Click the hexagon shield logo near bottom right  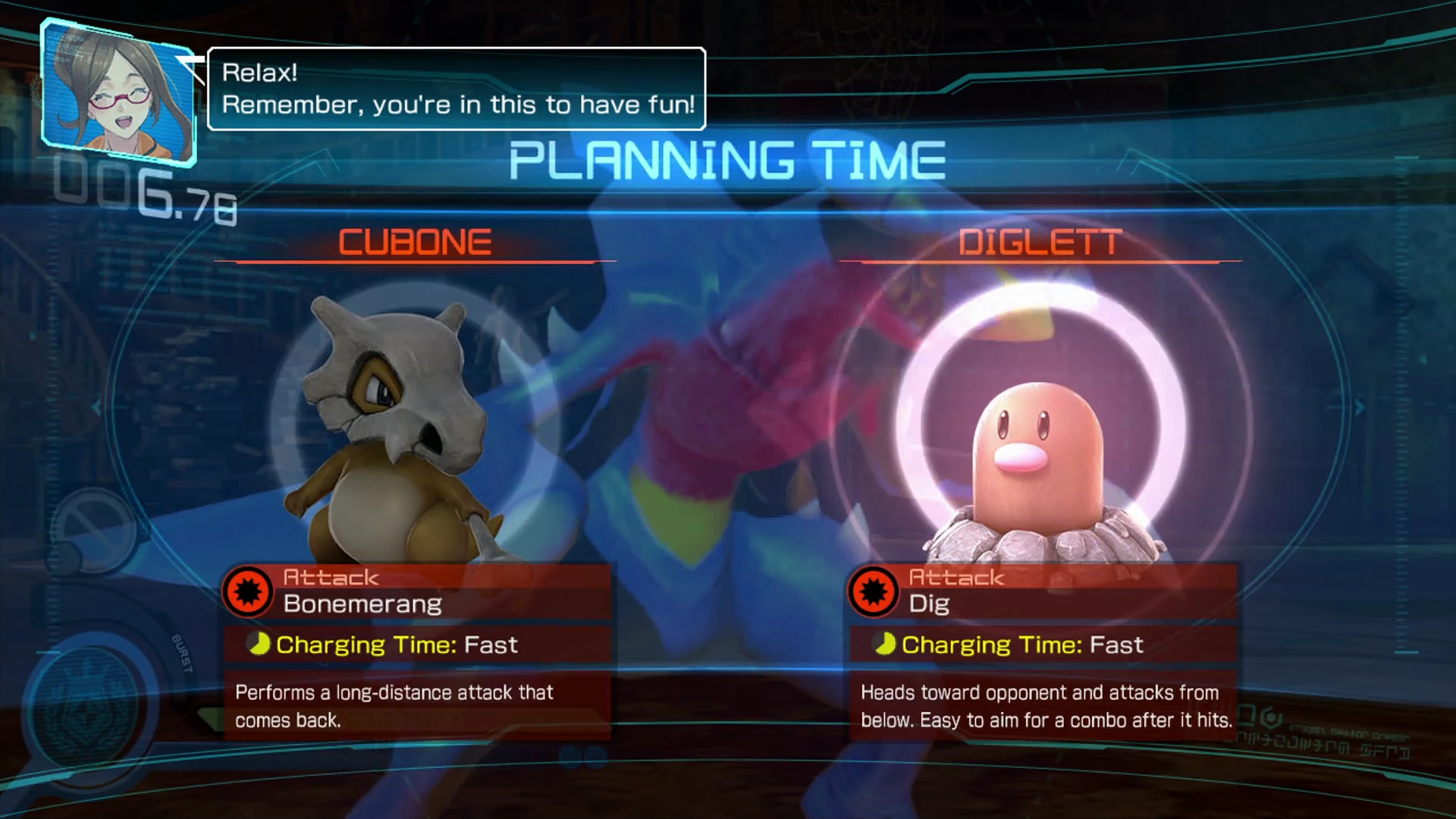[1271, 717]
